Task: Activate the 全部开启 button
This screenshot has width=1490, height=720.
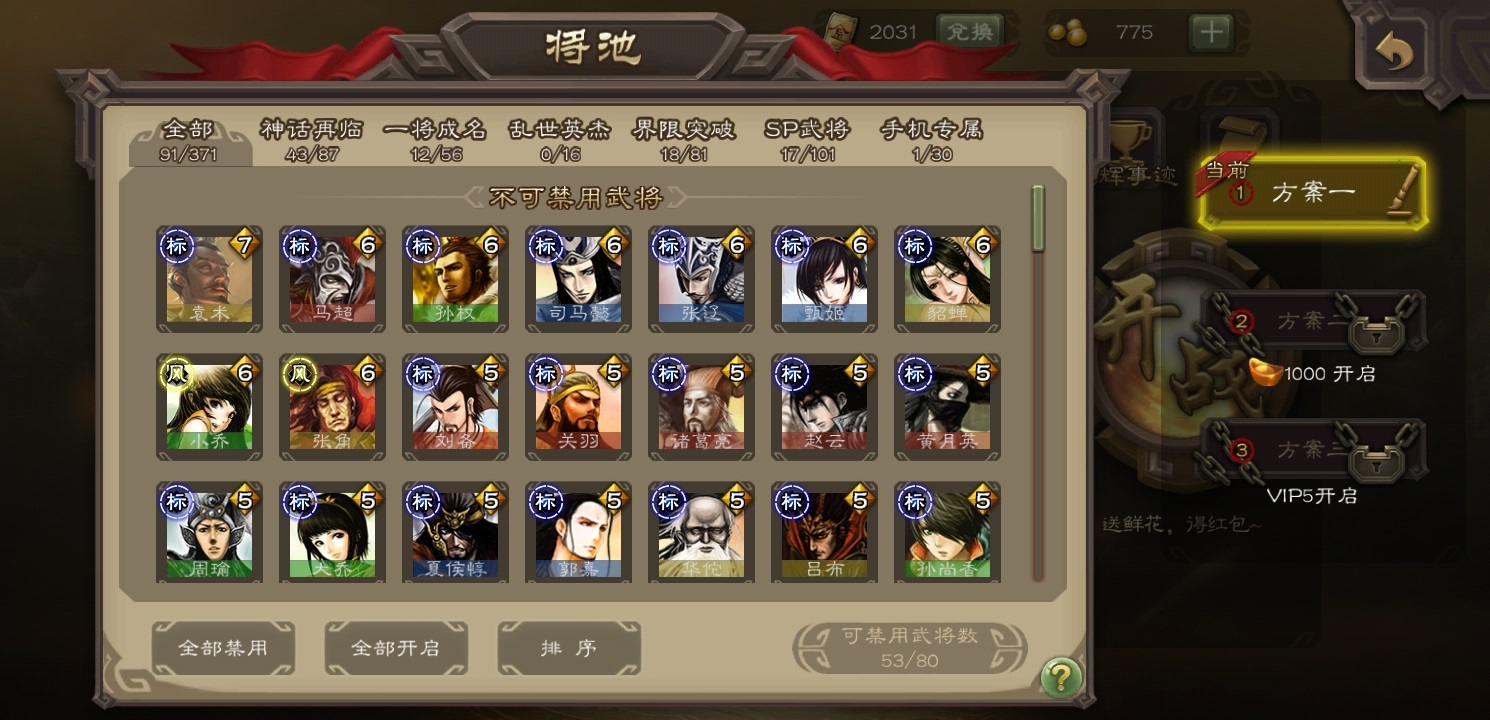Action: point(396,648)
